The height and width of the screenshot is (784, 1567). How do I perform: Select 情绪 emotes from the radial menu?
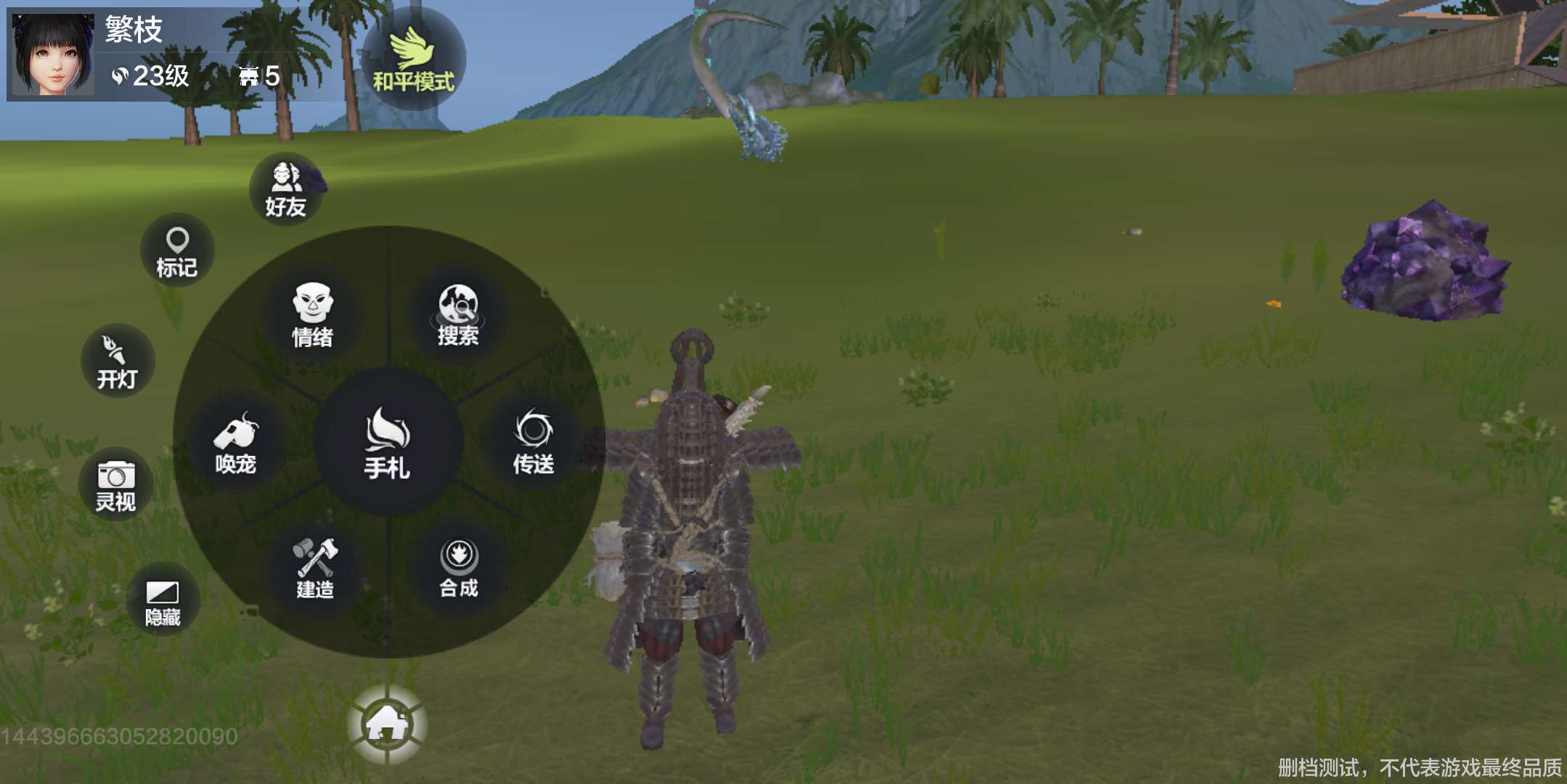pyautogui.click(x=313, y=315)
